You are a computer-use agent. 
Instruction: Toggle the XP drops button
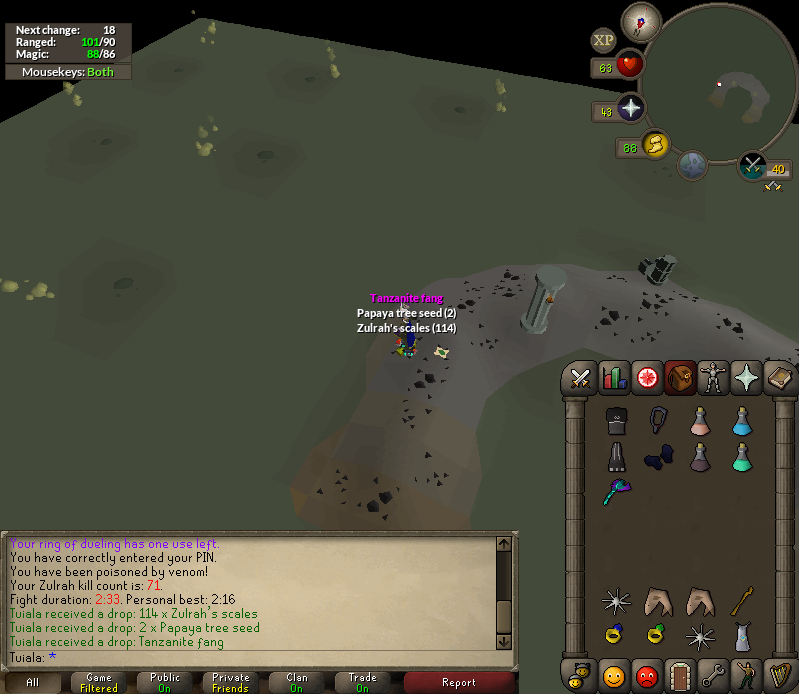point(603,40)
